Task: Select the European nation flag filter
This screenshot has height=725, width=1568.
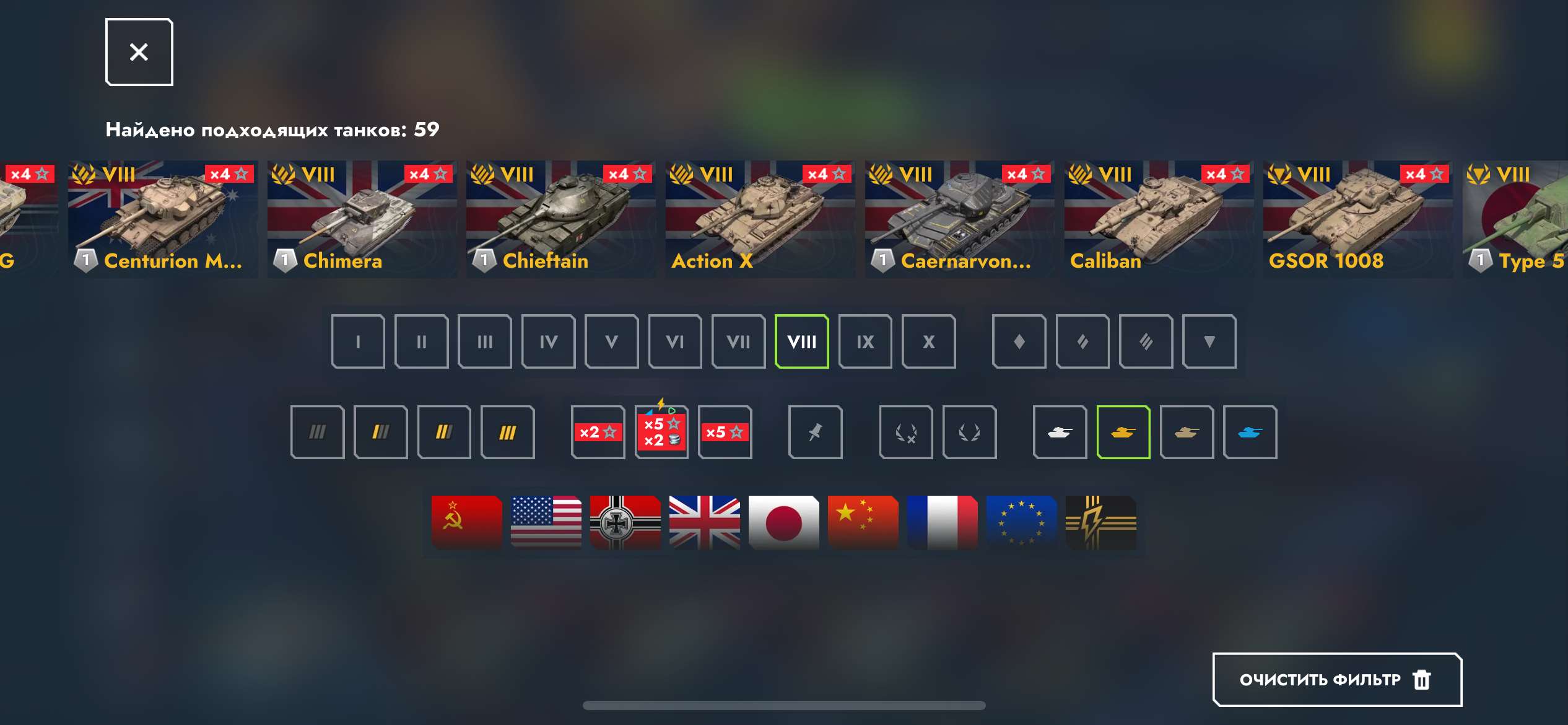Action: coord(1021,522)
